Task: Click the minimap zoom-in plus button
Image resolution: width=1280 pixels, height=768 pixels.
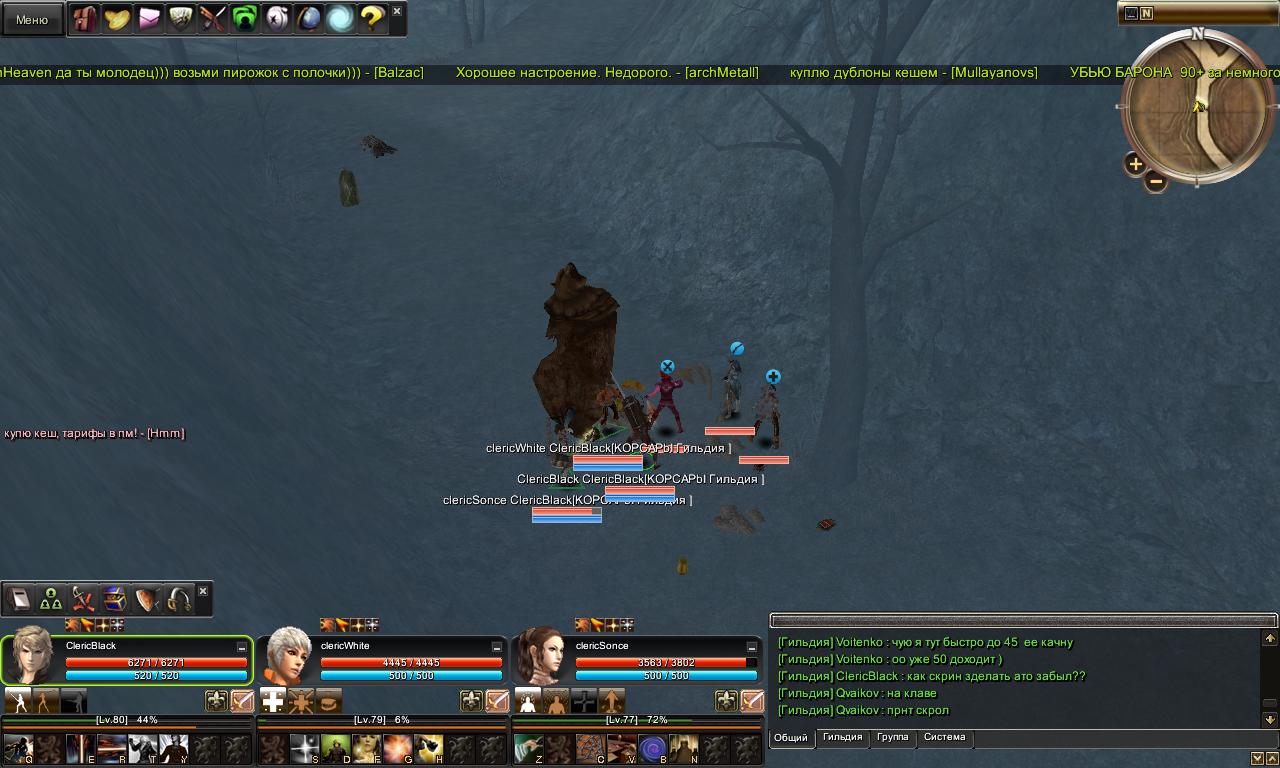Action: 1135,163
